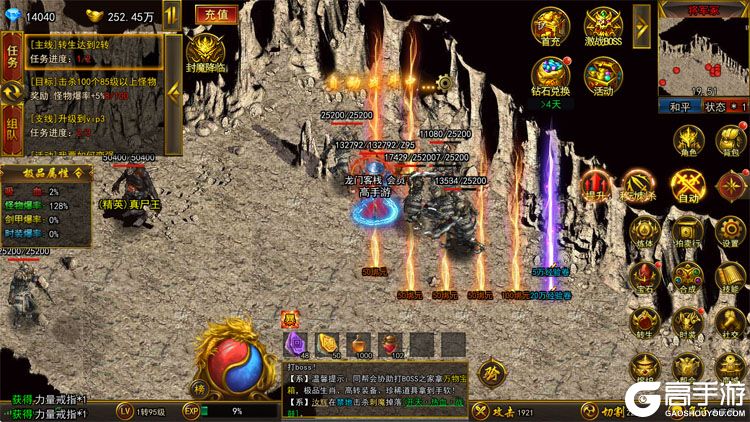The height and width of the screenshot is (422, 750).
Task: Open the 活动 events icon
Action: 604,75
